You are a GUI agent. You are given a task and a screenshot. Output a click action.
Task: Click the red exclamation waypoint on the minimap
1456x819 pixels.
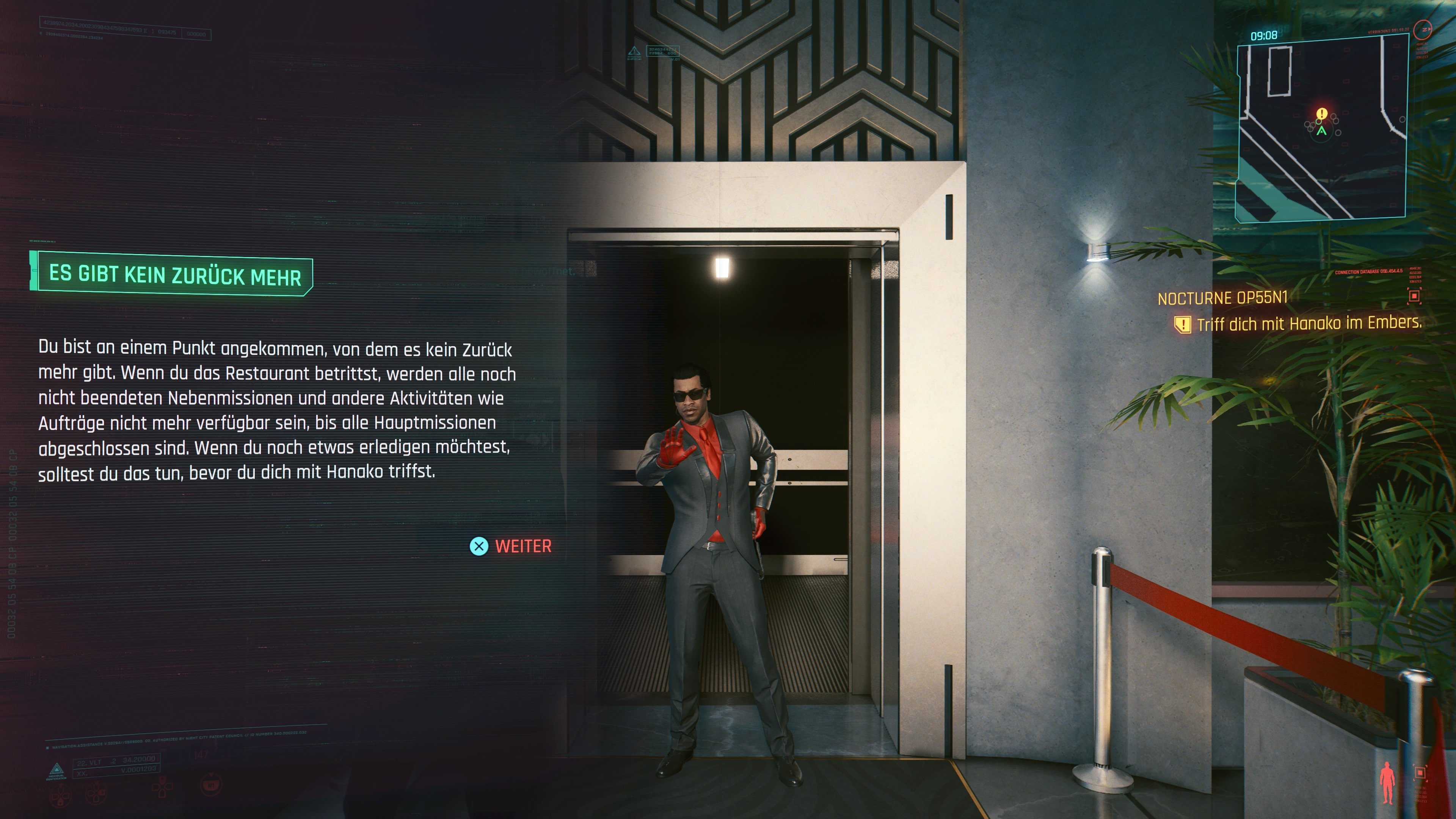coord(1321,114)
